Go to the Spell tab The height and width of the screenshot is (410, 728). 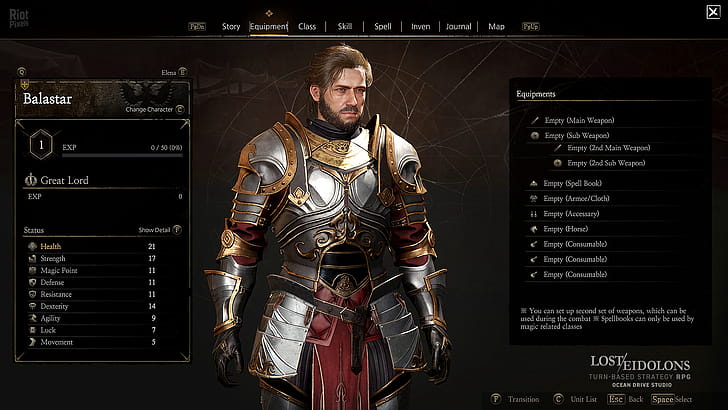(382, 26)
